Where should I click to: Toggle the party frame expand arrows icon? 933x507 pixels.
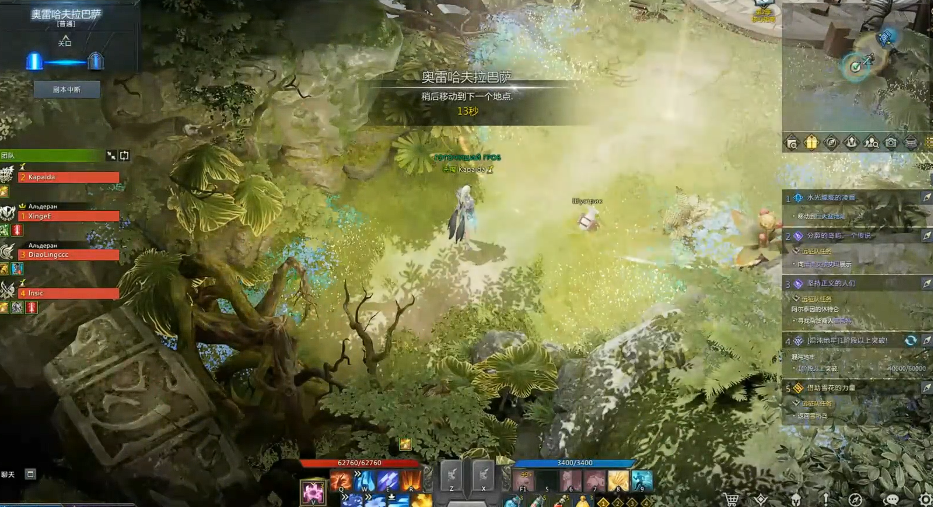point(112,156)
